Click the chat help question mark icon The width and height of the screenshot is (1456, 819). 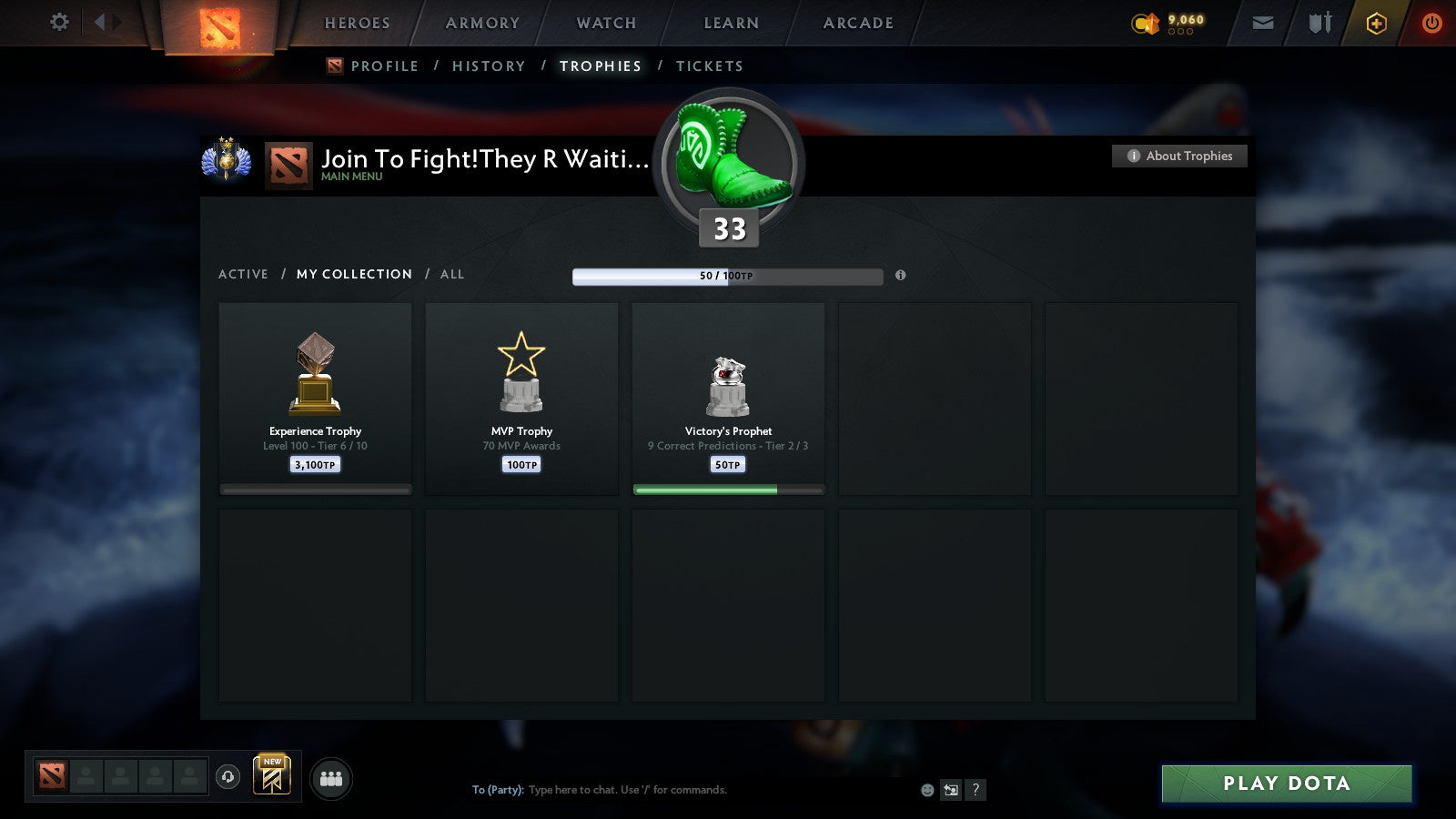click(976, 790)
